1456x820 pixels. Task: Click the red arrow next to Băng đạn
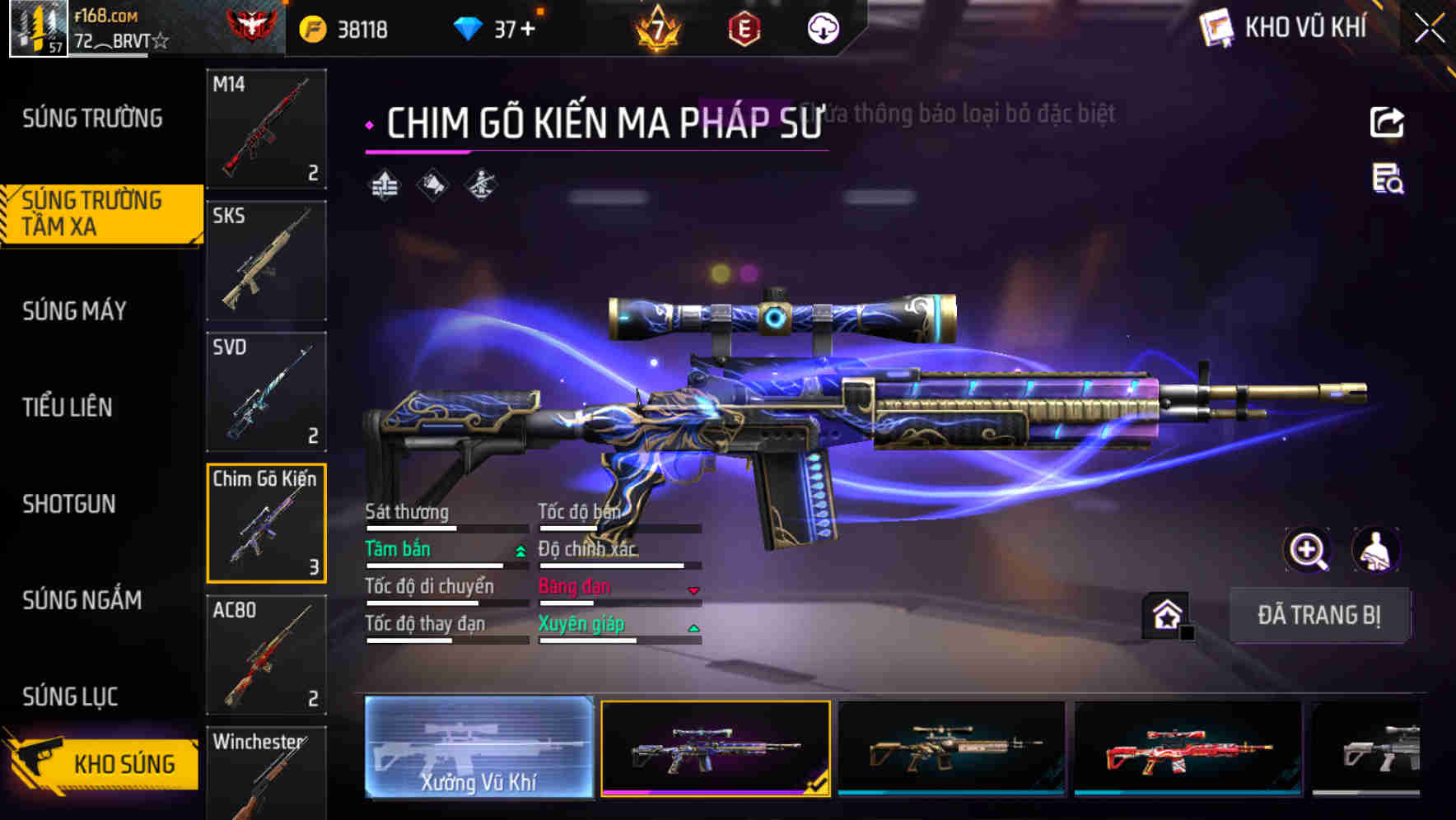tap(694, 589)
